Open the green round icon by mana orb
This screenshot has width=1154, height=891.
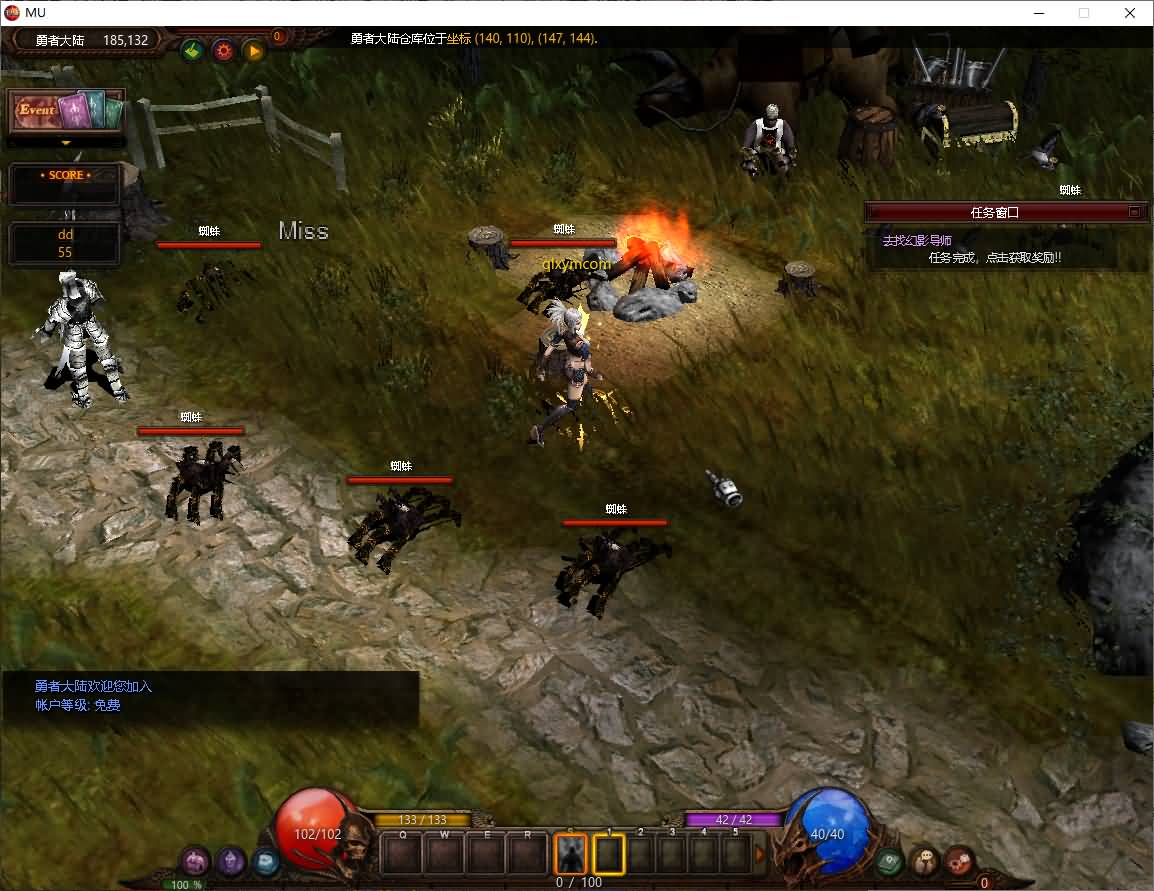888,860
